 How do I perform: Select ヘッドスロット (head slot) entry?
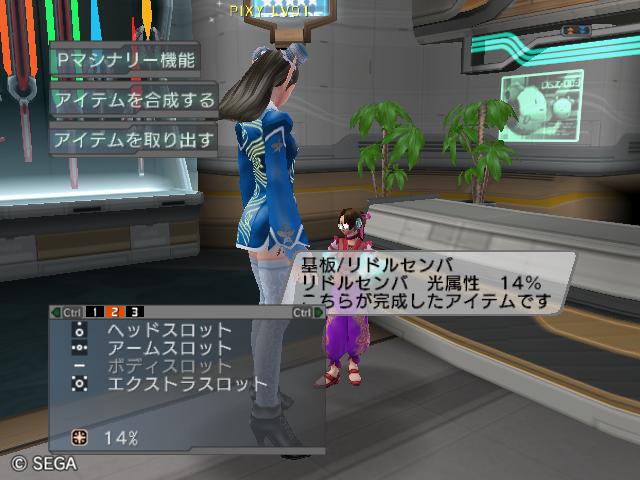pyautogui.click(x=168, y=330)
